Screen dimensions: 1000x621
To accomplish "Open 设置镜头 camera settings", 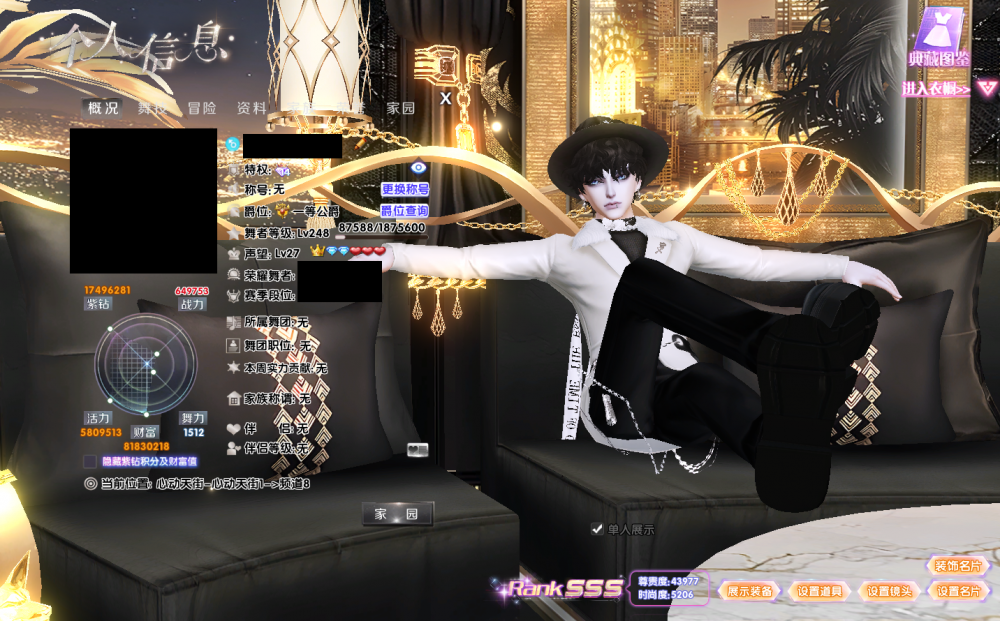I will pyautogui.click(x=890, y=591).
